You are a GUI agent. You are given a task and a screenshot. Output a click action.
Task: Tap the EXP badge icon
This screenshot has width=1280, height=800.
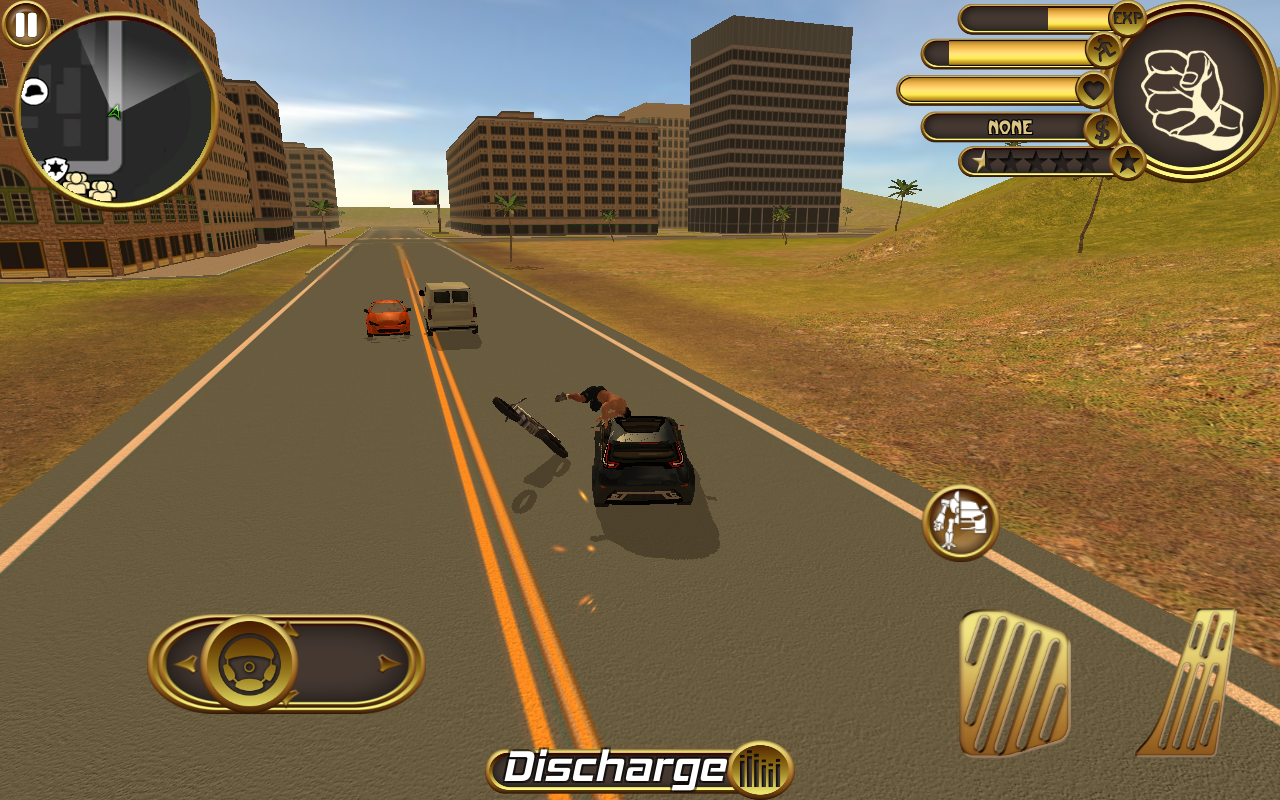point(1128,16)
